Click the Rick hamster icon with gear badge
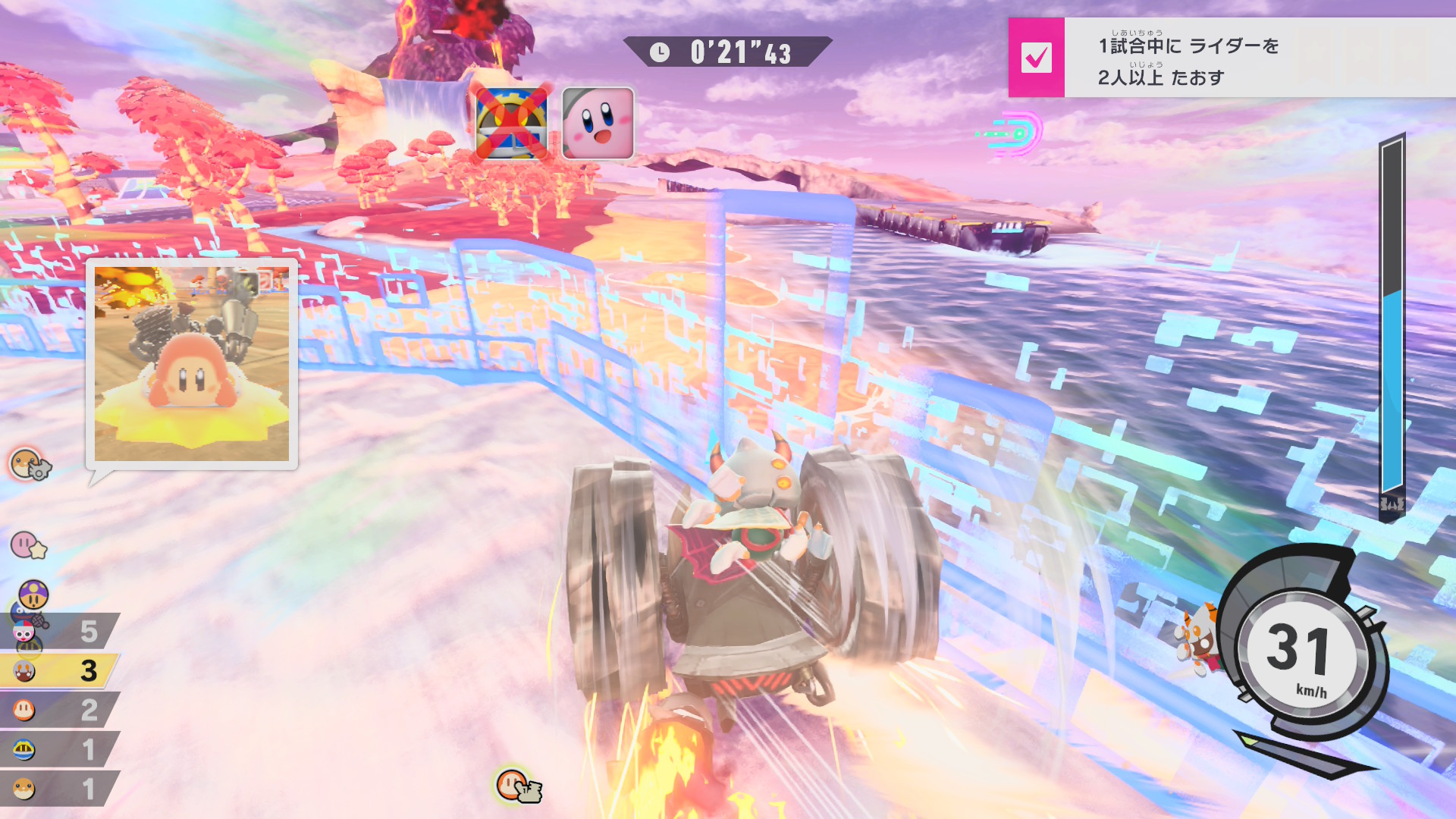Viewport: 1456px width, 819px height. coord(29,464)
